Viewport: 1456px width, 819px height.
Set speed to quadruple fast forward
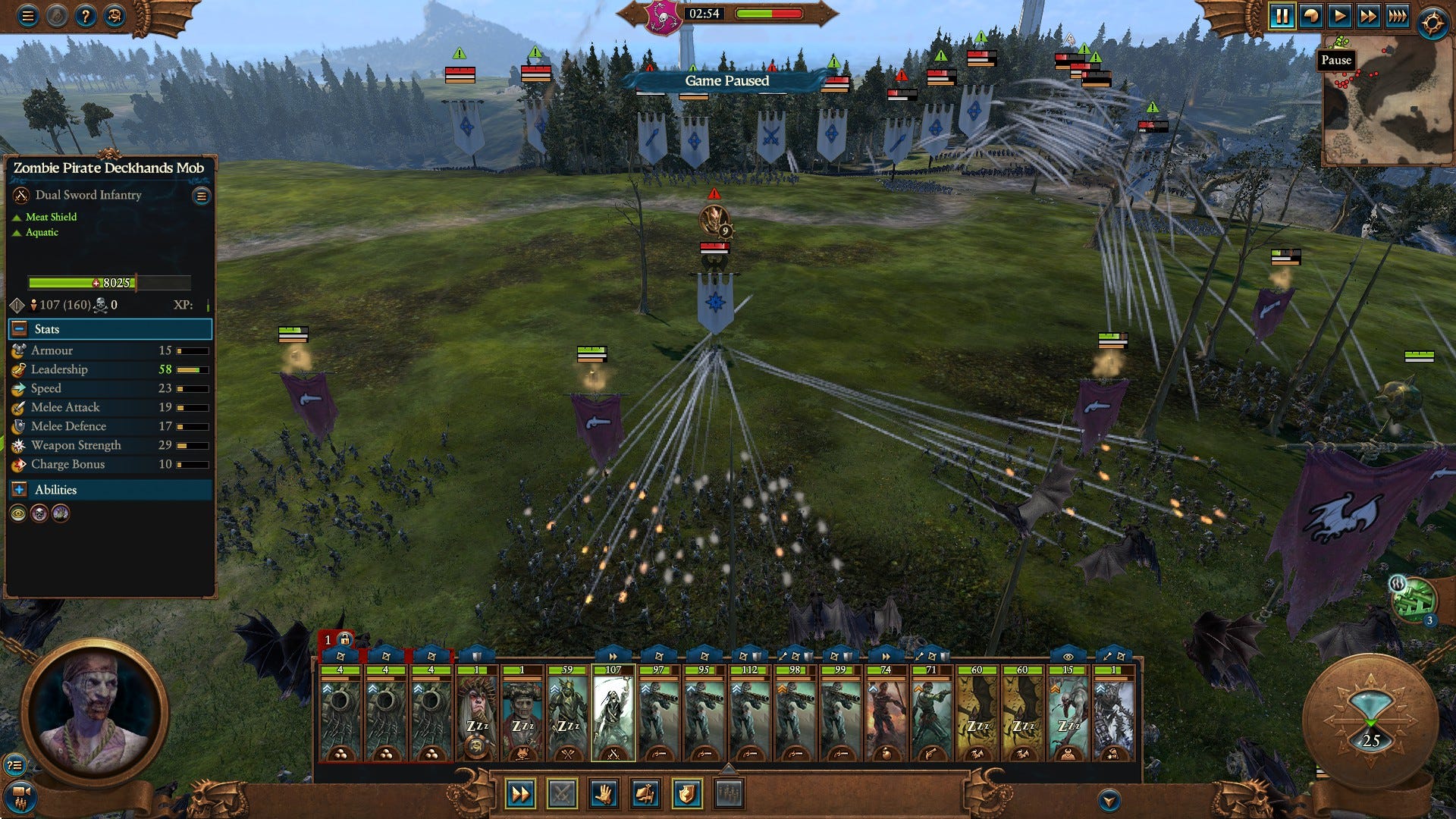coord(1397,16)
